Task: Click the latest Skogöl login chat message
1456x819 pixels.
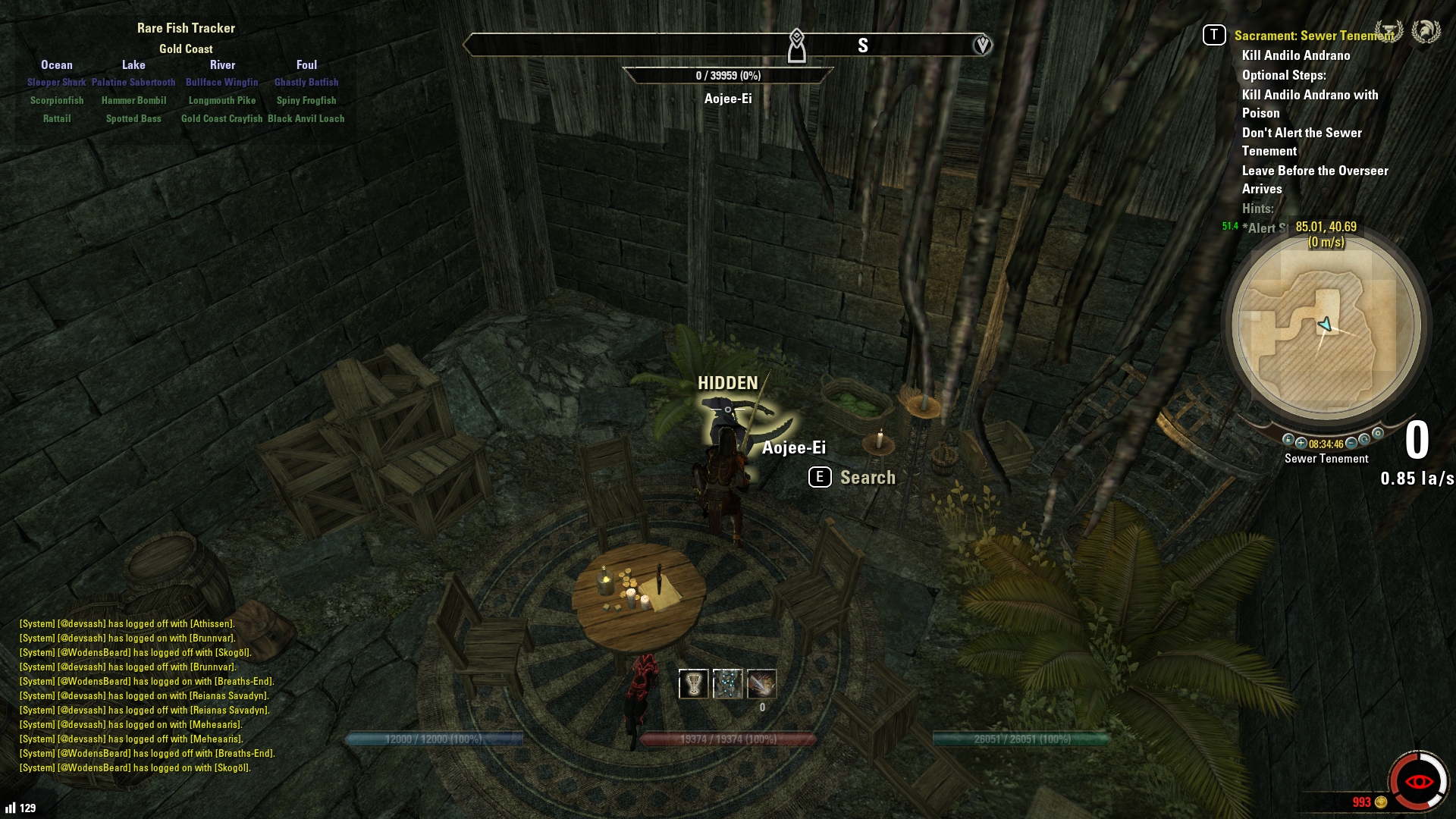Action: point(135,768)
